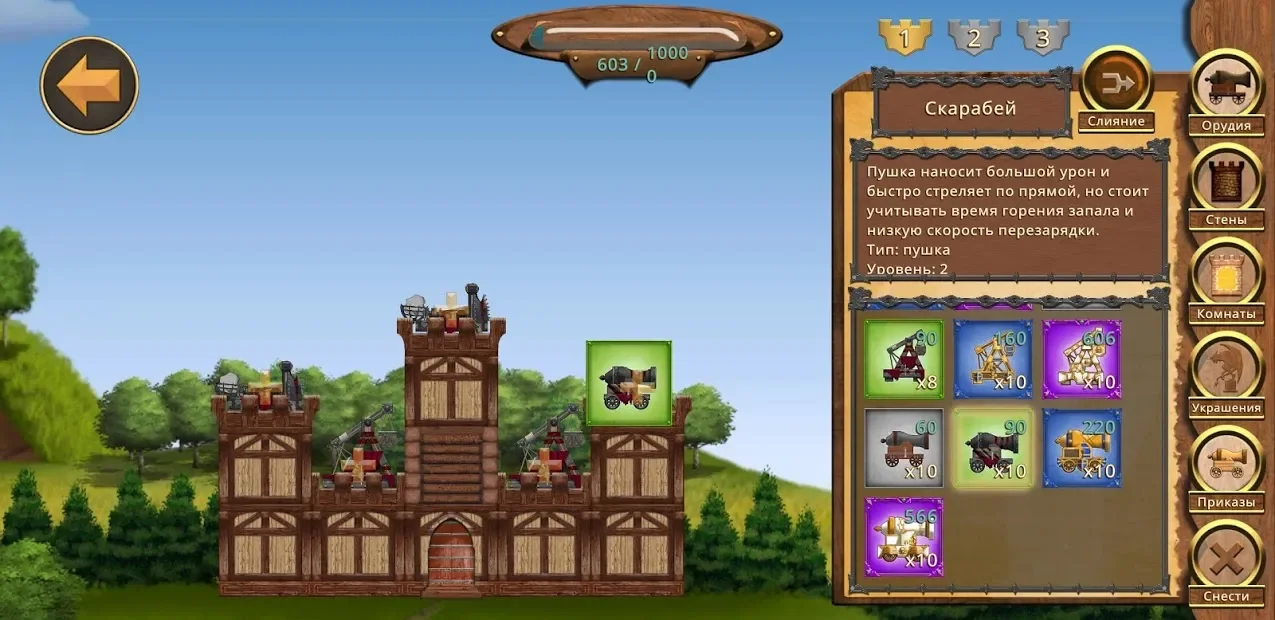Select castle slot number 1
The height and width of the screenshot is (620, 1275).
pyautogui.click(x=904, y=38)
